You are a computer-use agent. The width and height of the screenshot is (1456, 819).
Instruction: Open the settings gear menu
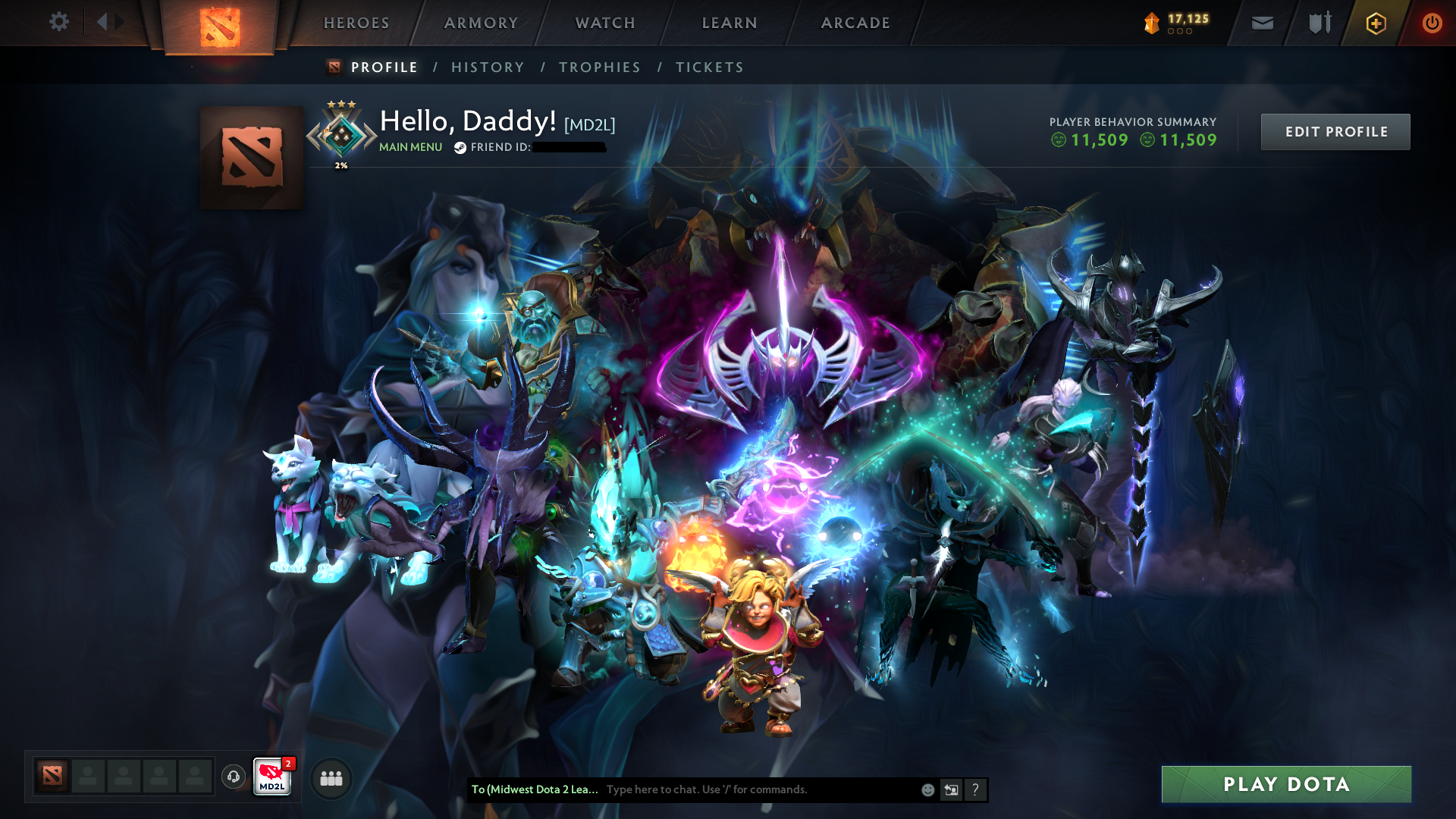click(x=58, y=22)
